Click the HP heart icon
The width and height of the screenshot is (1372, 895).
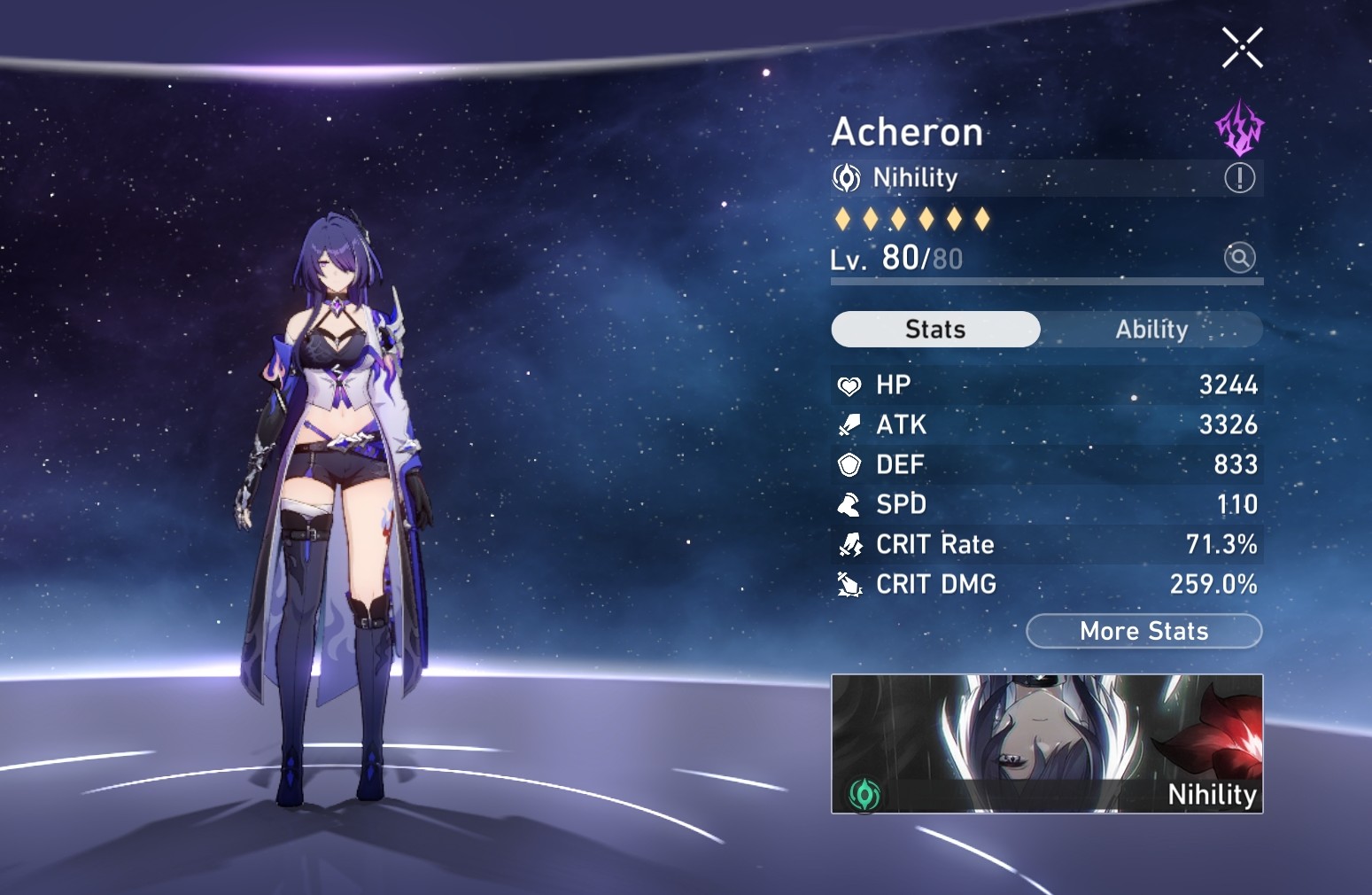(849, 385)
